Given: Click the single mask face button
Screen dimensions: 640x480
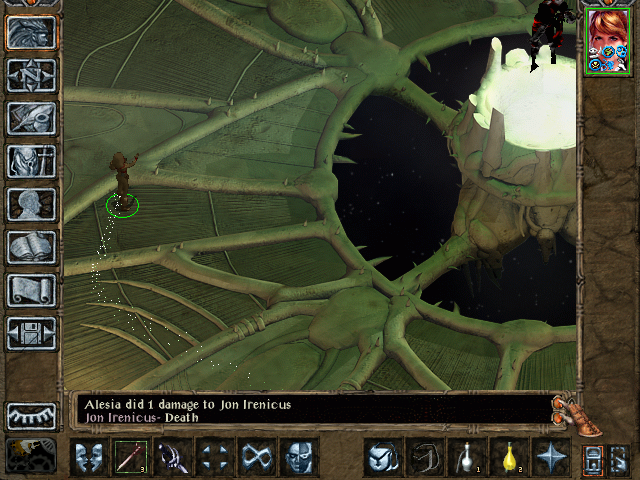Looking at the screenshot, I should [298, 457].
